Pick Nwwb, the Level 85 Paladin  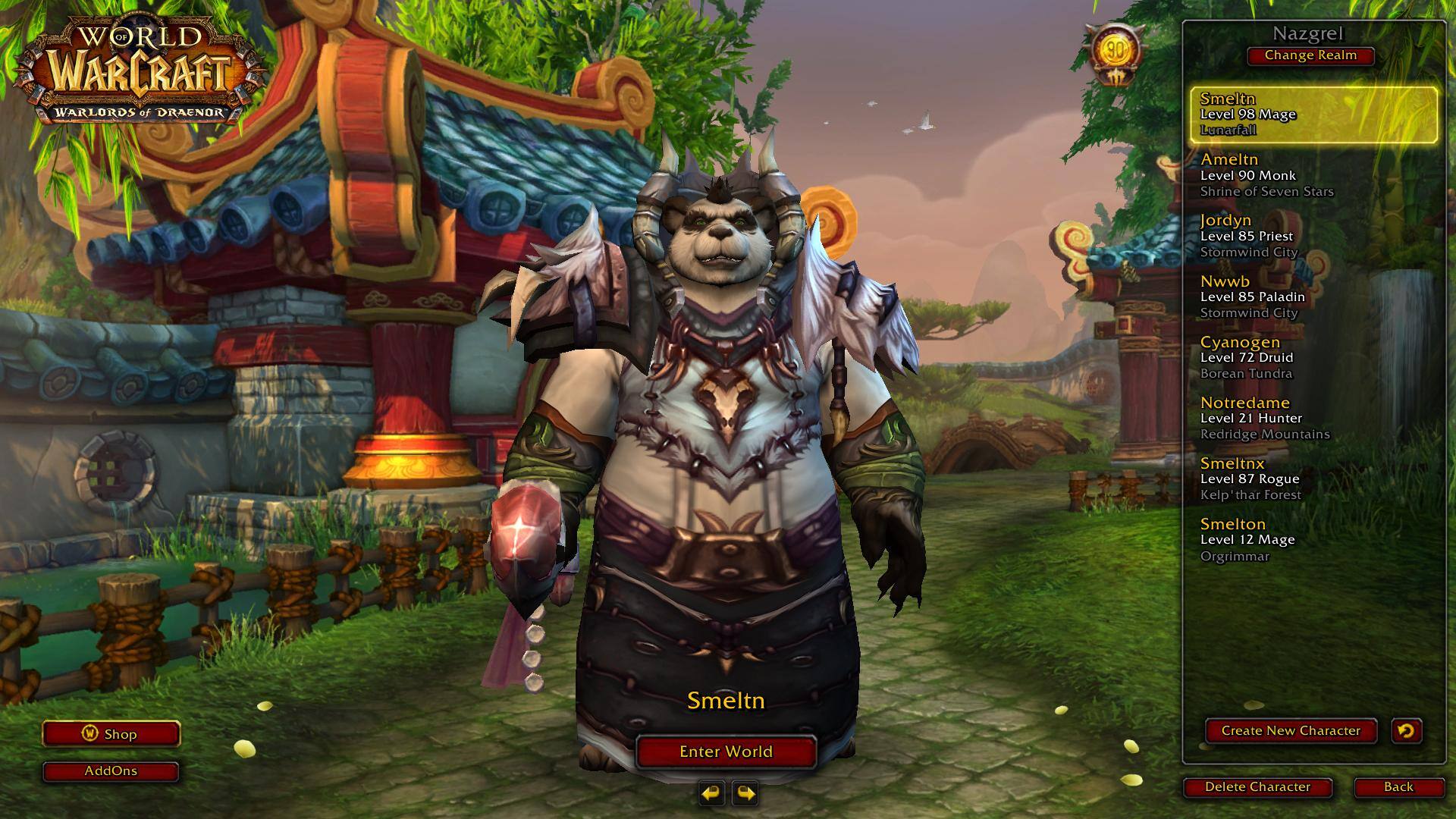(x=1313, y=297)
